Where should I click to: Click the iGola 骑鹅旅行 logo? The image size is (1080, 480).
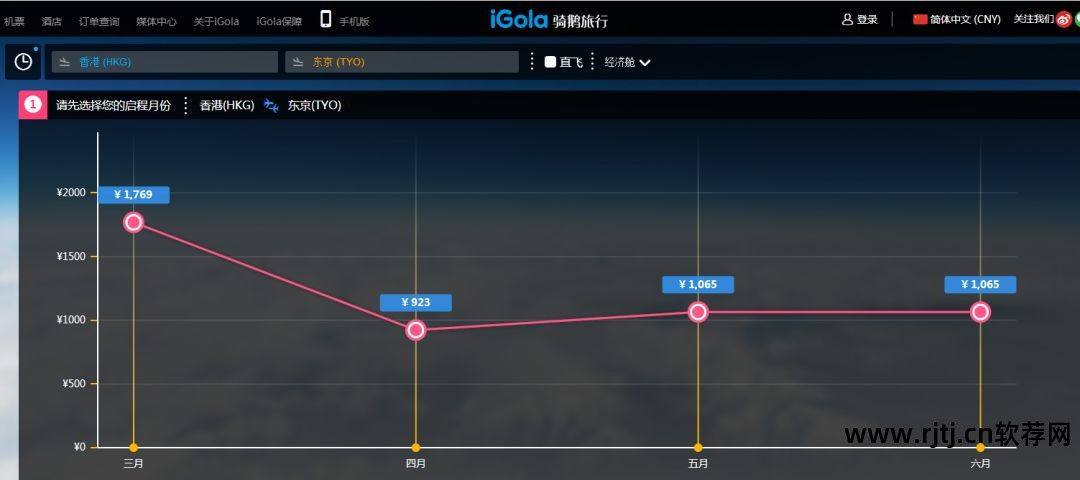[x=548, y=19]
